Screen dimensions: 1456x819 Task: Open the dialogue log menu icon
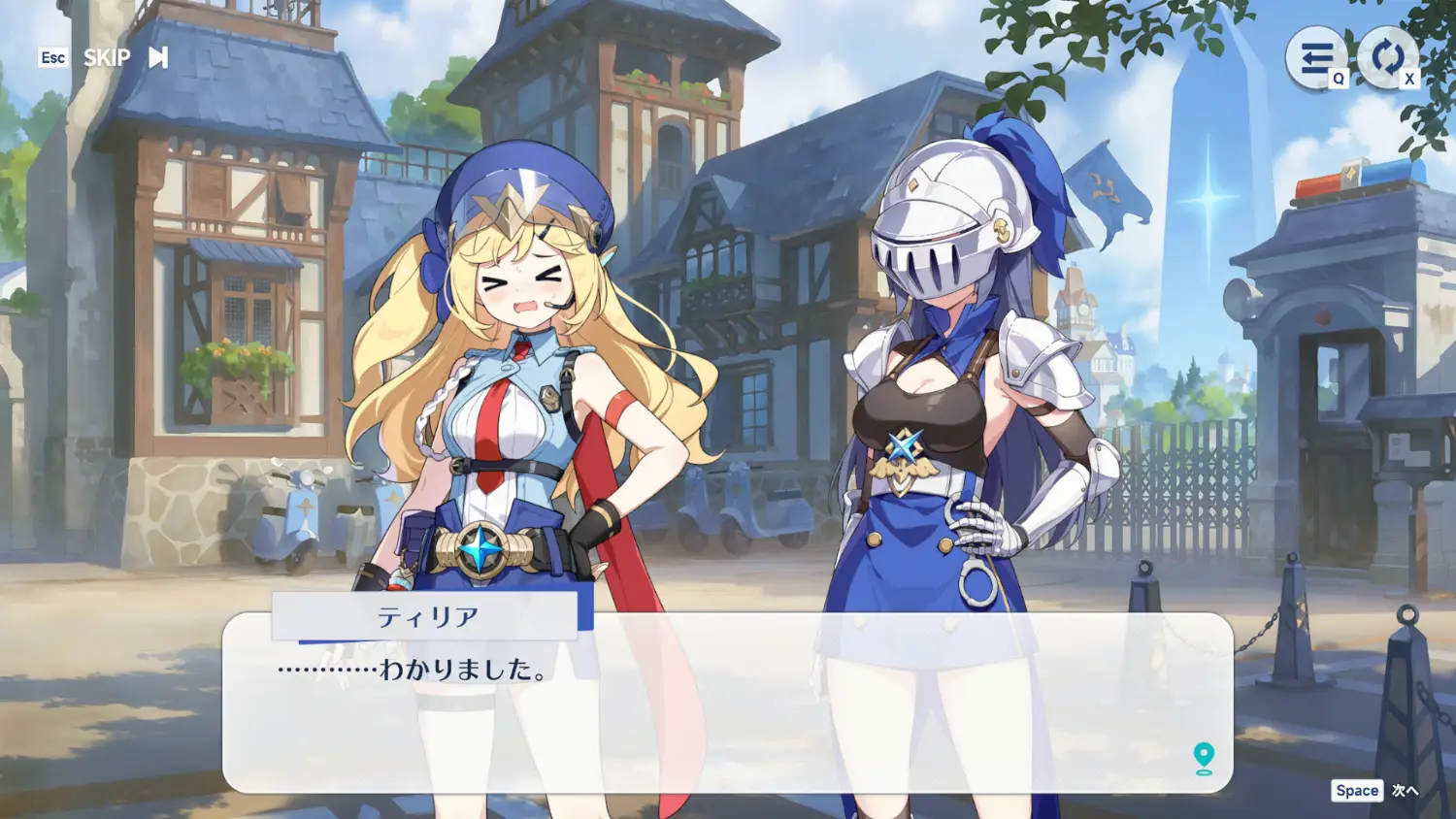point(1315,58)
